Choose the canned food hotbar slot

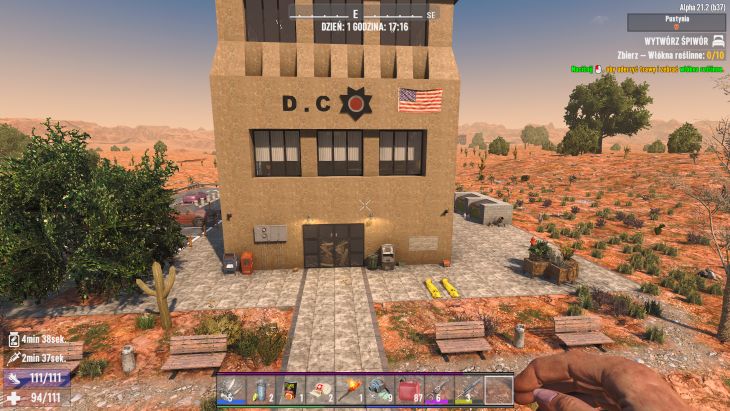tap(292, 389)
